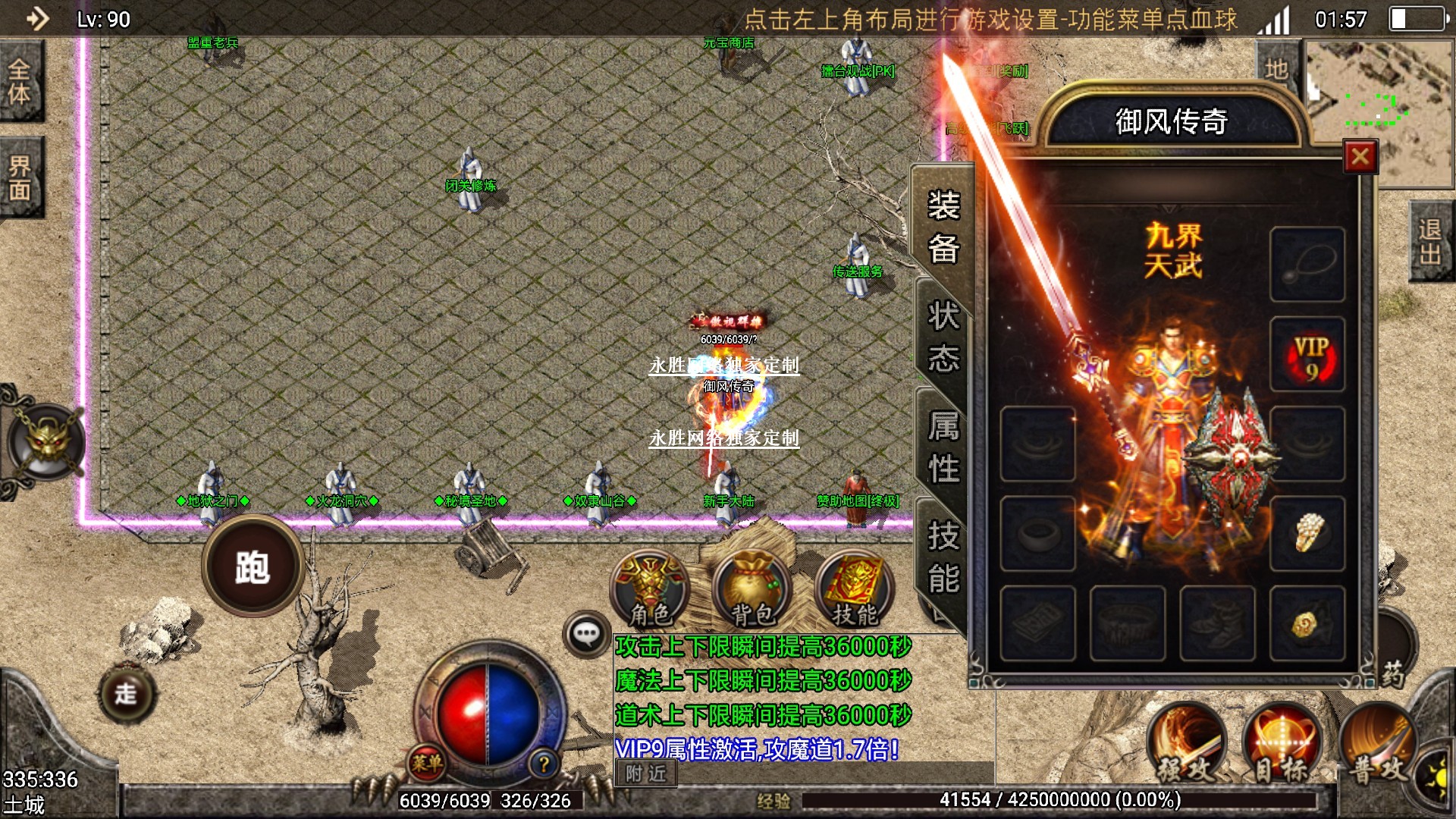Open the 状态 status tab
1456x819 pixels.
coord(943,336)
